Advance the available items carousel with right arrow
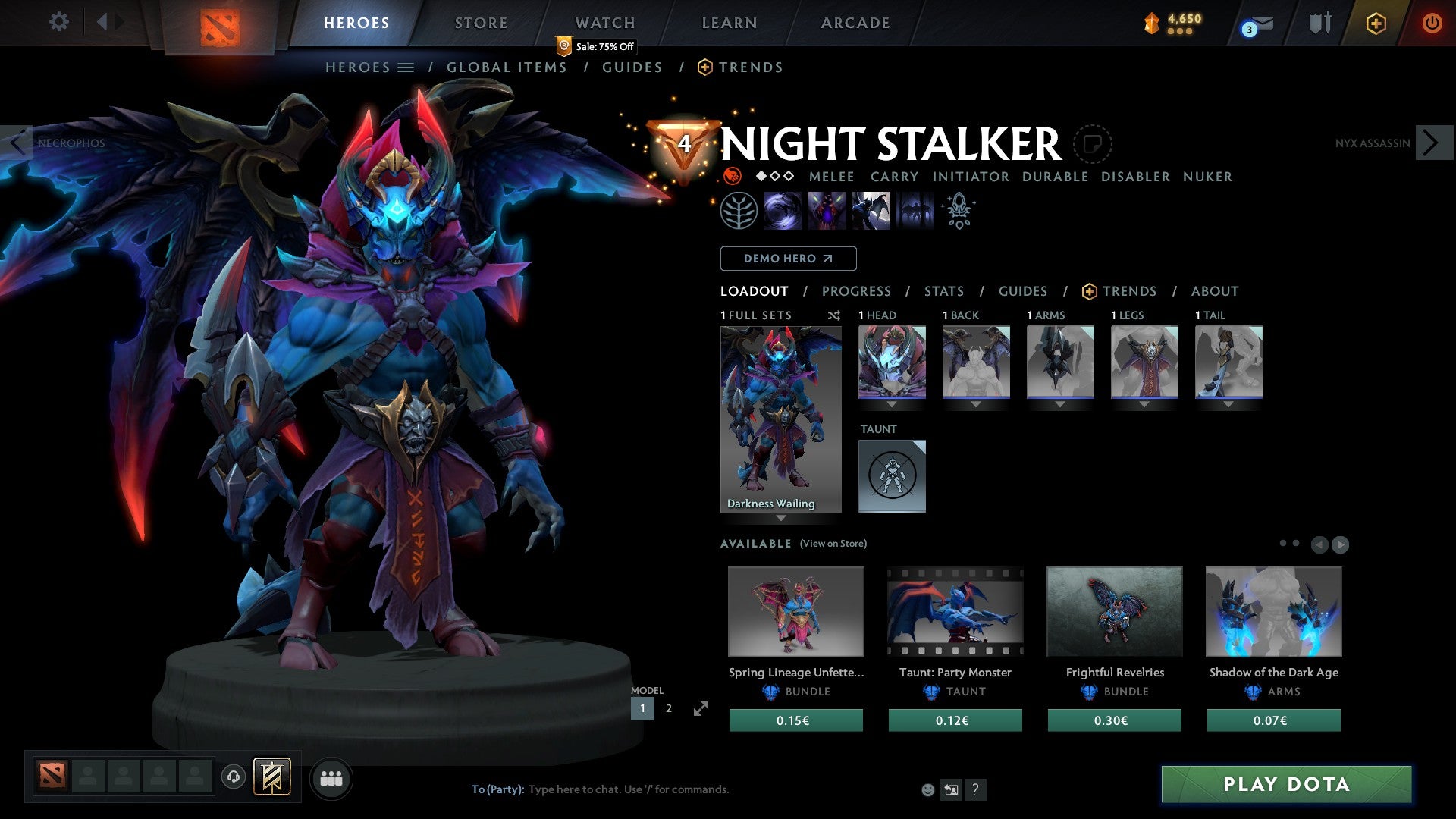 point(1339,544)
